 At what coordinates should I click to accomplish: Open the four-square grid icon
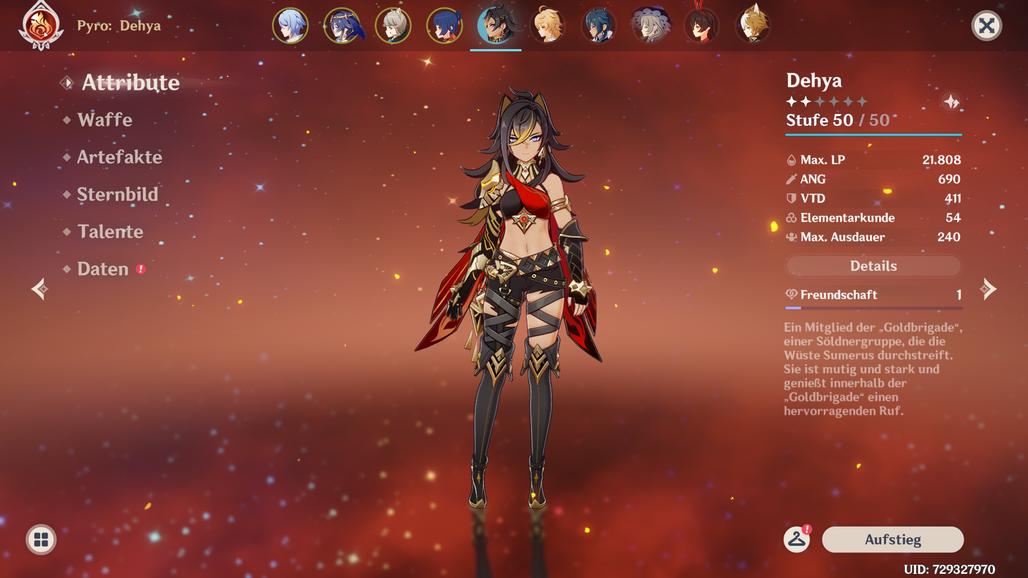(41, 540)
